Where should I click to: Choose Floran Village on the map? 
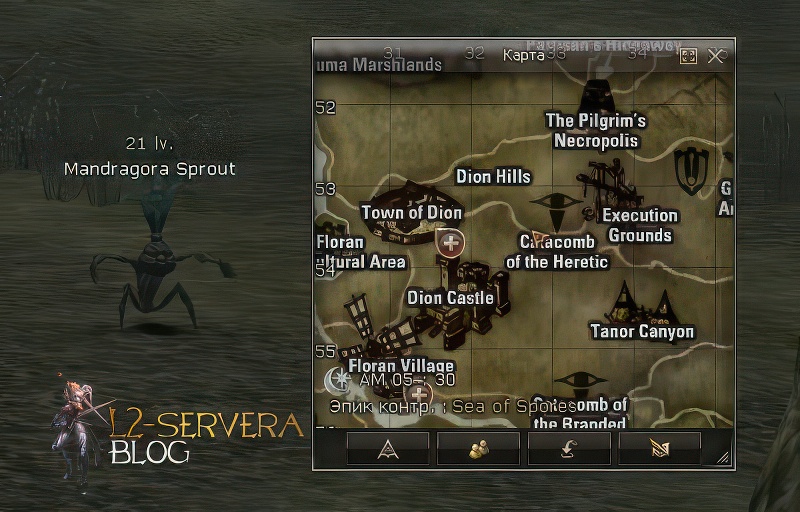coord(401,366)
